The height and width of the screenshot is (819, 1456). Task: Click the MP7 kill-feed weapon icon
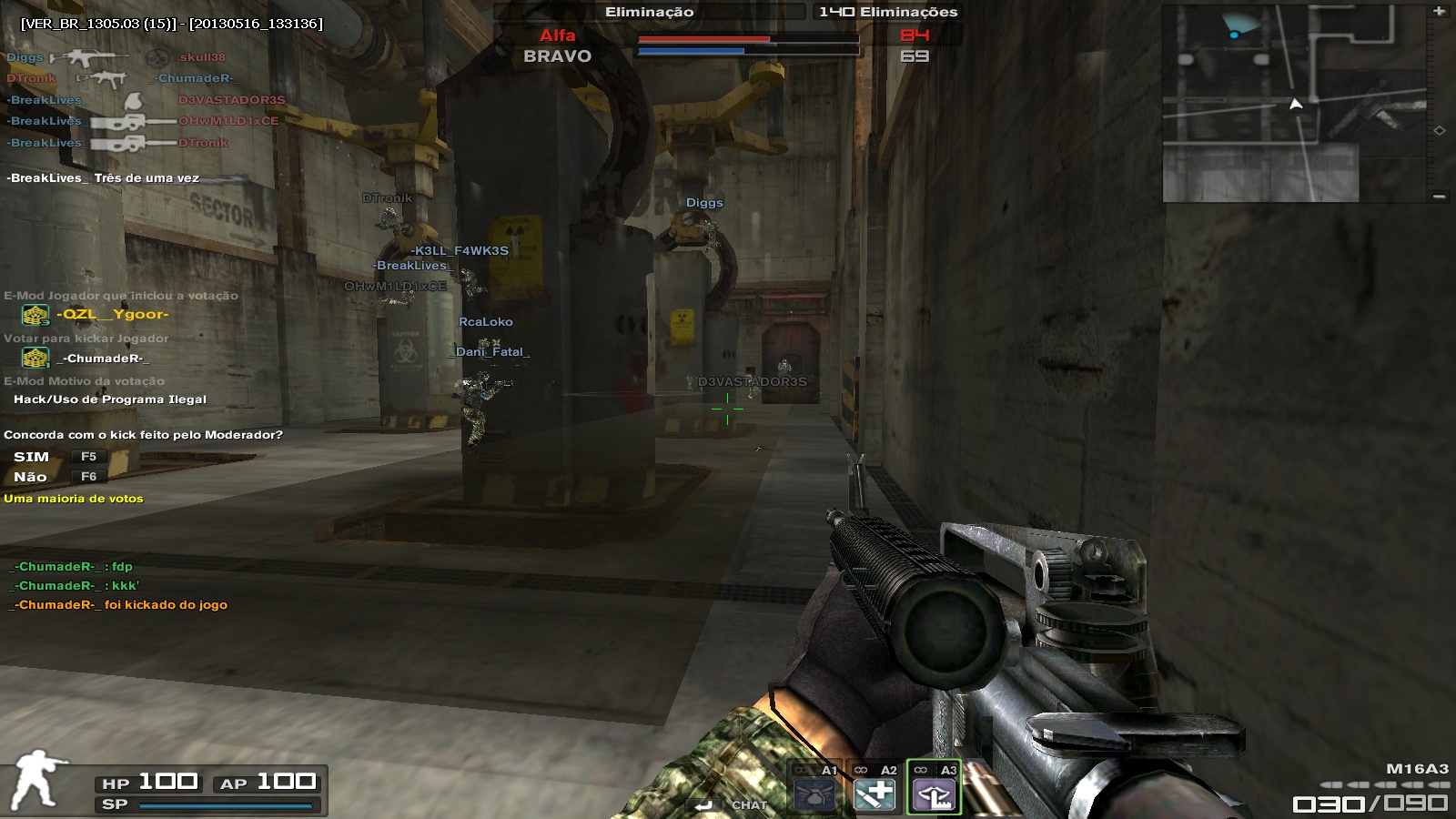[x=102, y=79]
